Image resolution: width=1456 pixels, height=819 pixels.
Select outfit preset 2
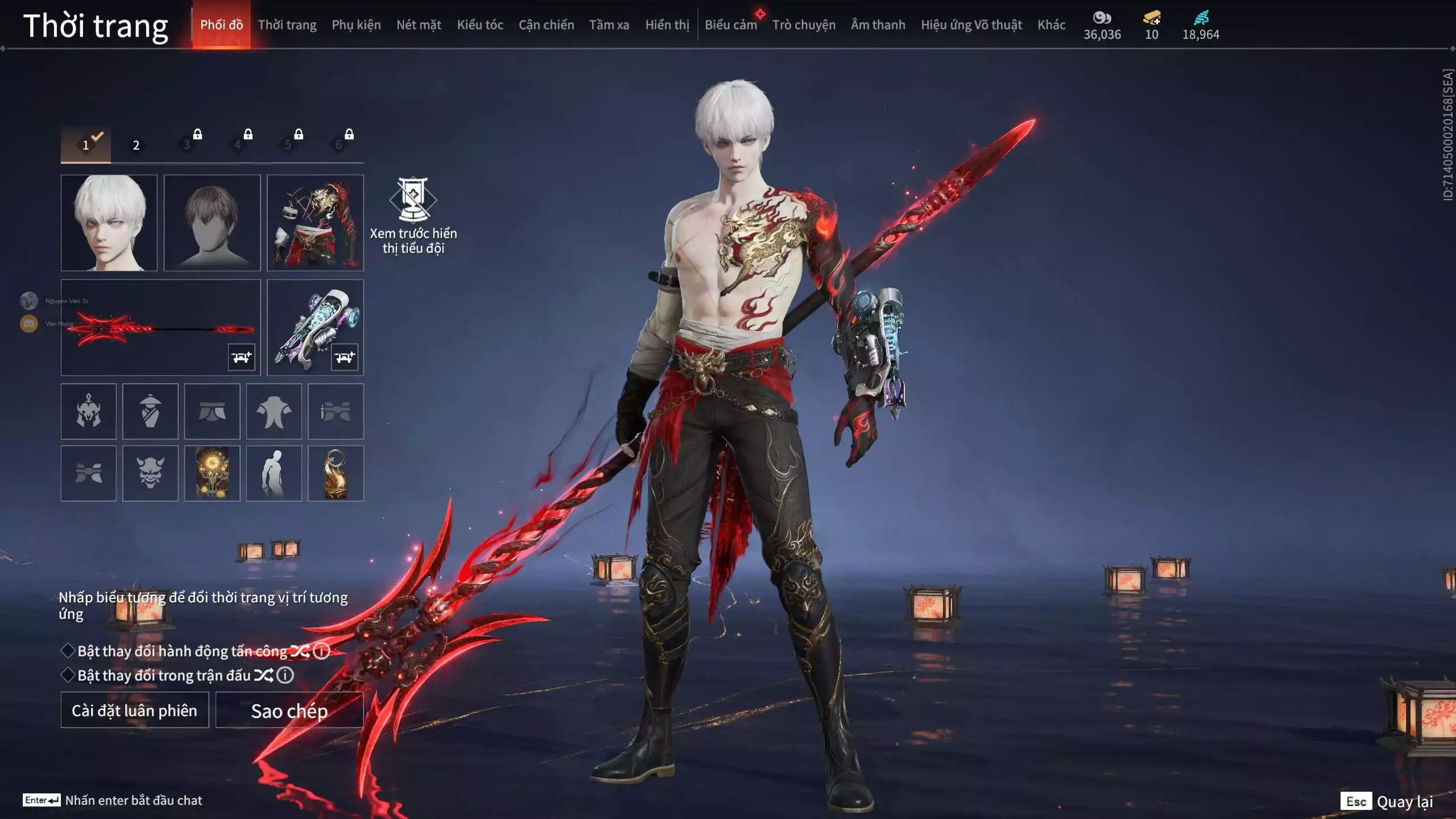pos(136,145)
